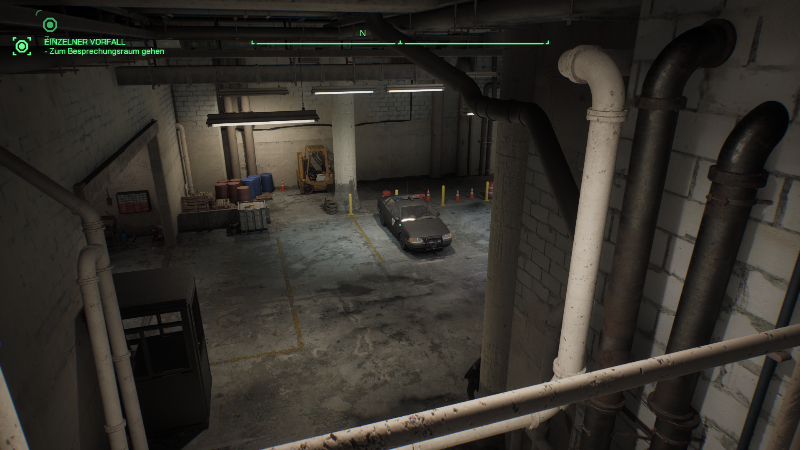
Task: Click the objective tracker icon beside Einzelner Vorfall
Action: click(21, 45)
